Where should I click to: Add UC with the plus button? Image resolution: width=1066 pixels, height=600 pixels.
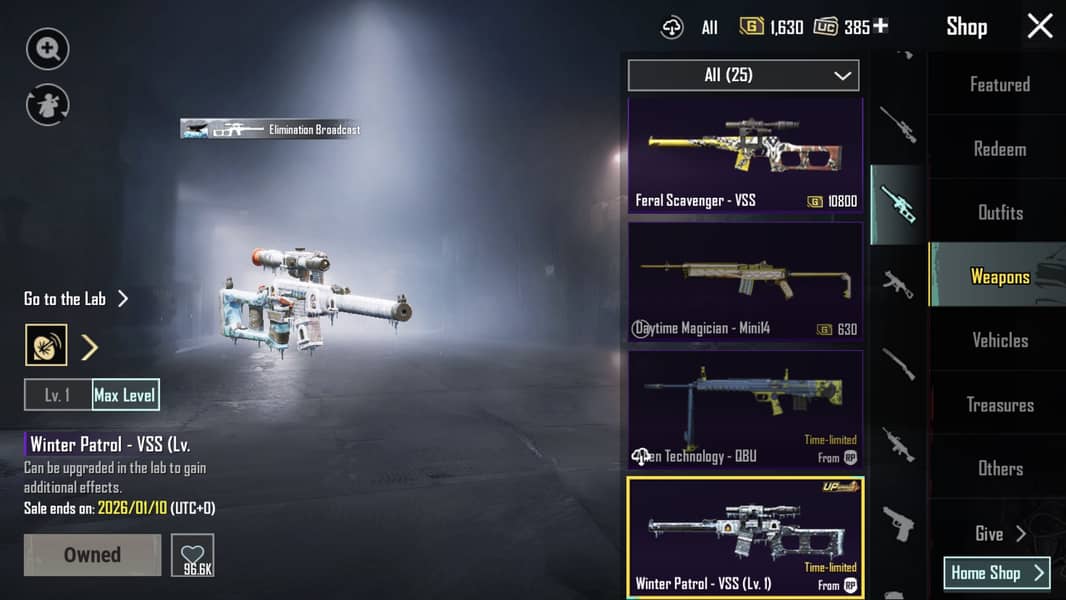coord(880,26)
